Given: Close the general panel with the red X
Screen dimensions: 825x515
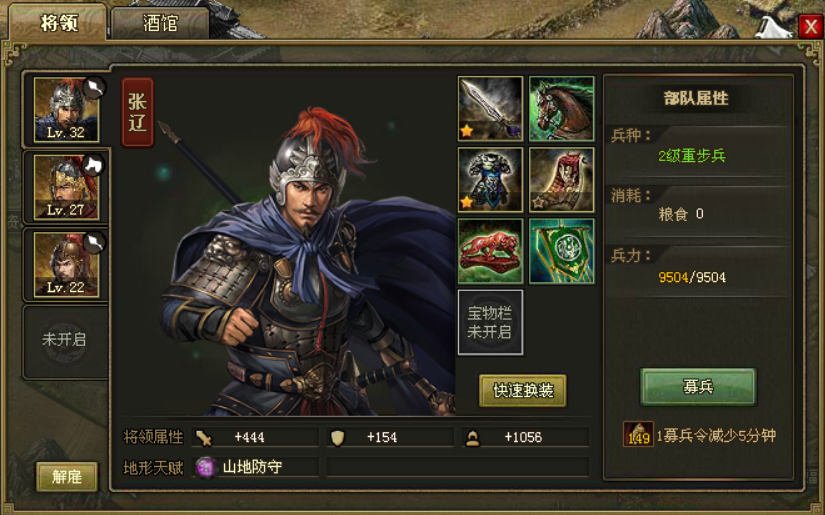Looking at the screenshot, I should (810, 27).
